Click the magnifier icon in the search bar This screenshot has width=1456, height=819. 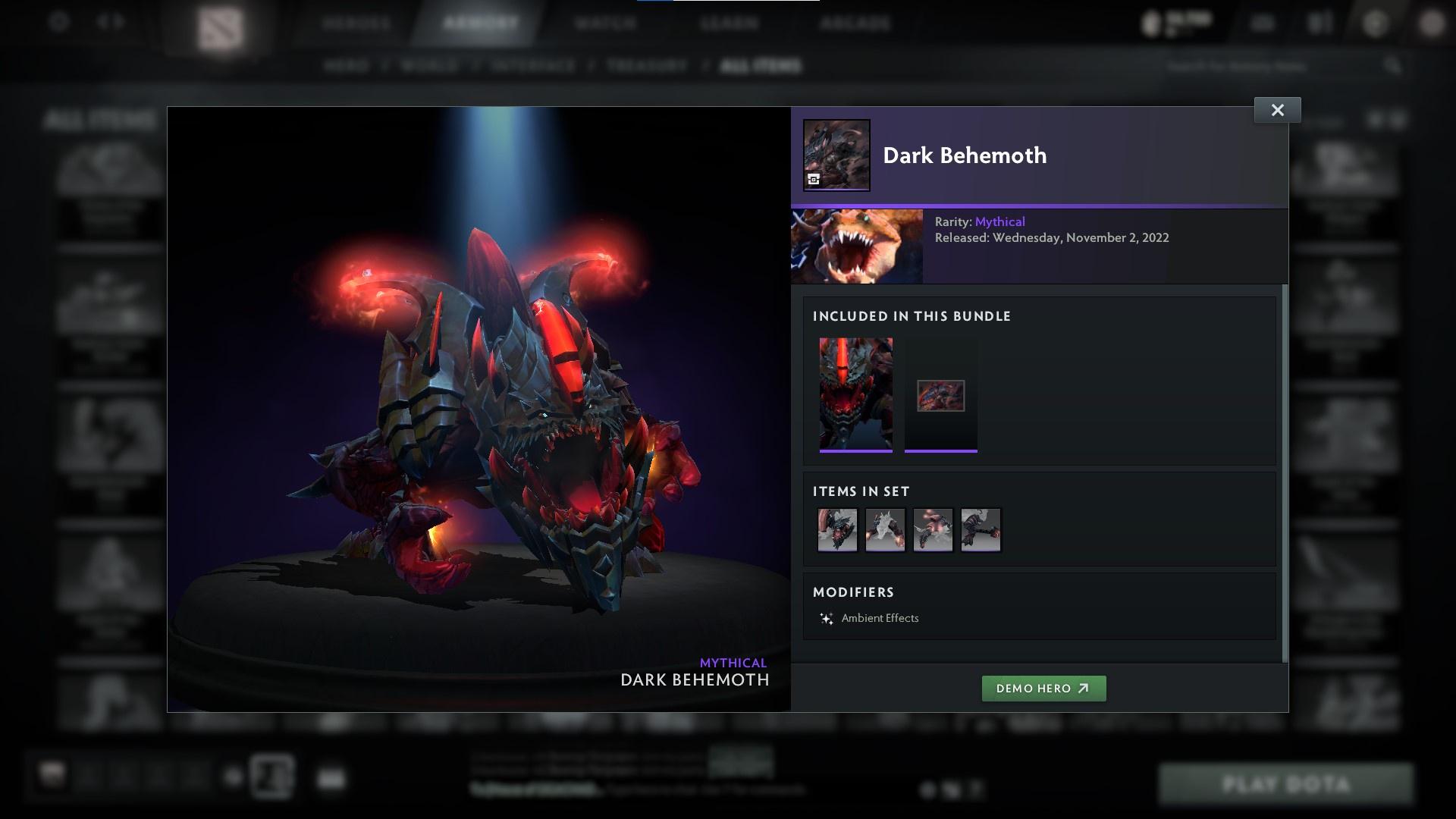pyautogui.click(x=1394, y=66)
